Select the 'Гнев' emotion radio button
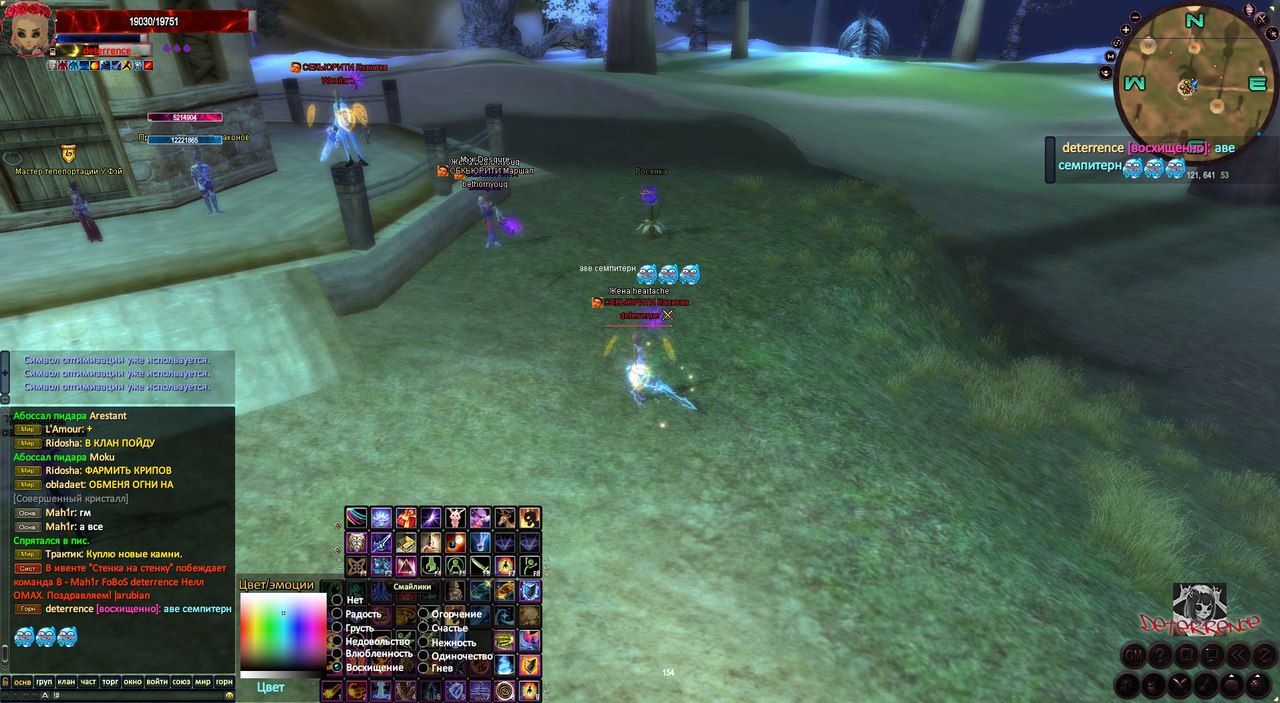Viewport: 1280px width, 703px height. click(x=424, y=667)
